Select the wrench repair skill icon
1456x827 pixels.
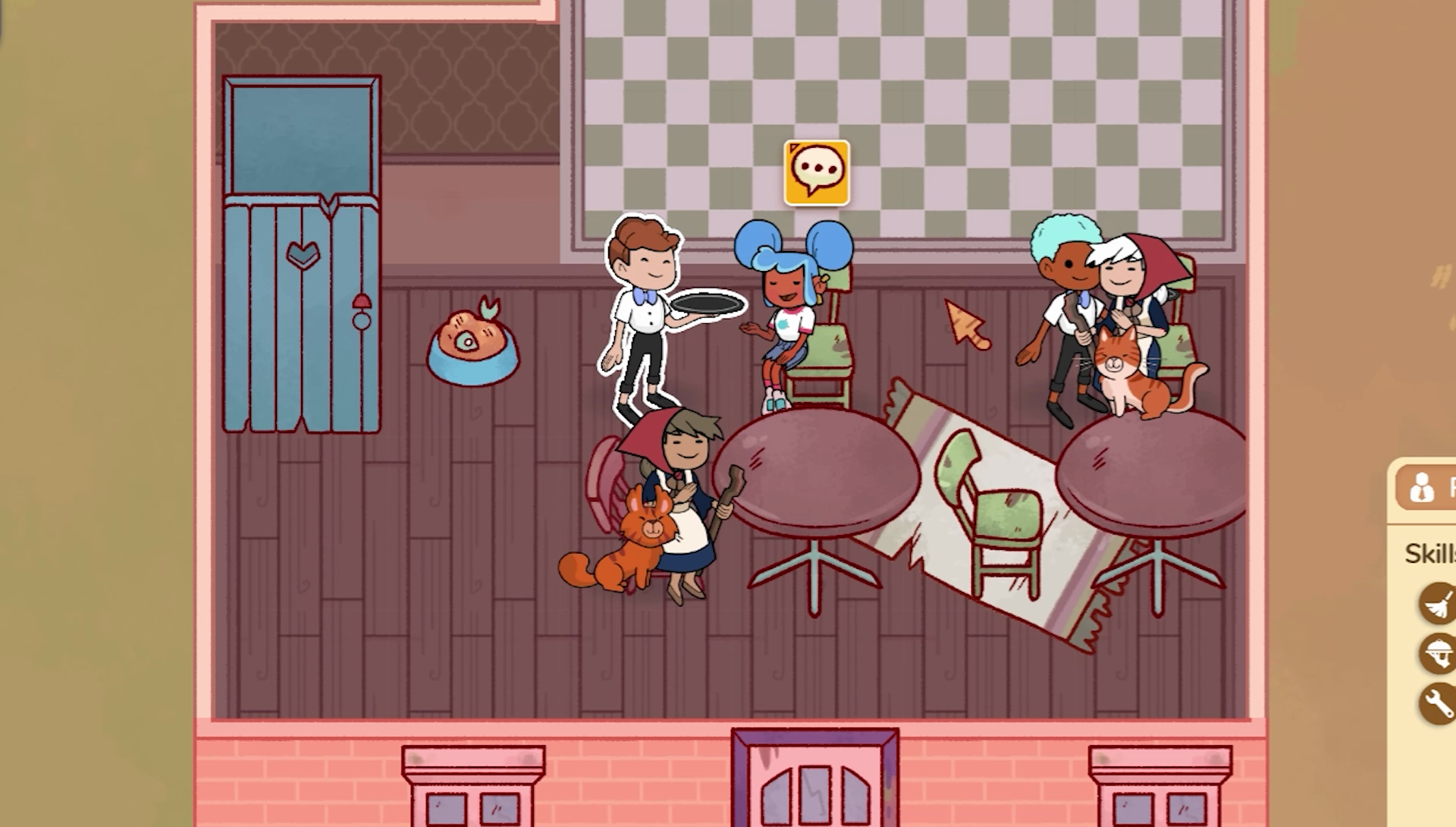pos(1437,704)
